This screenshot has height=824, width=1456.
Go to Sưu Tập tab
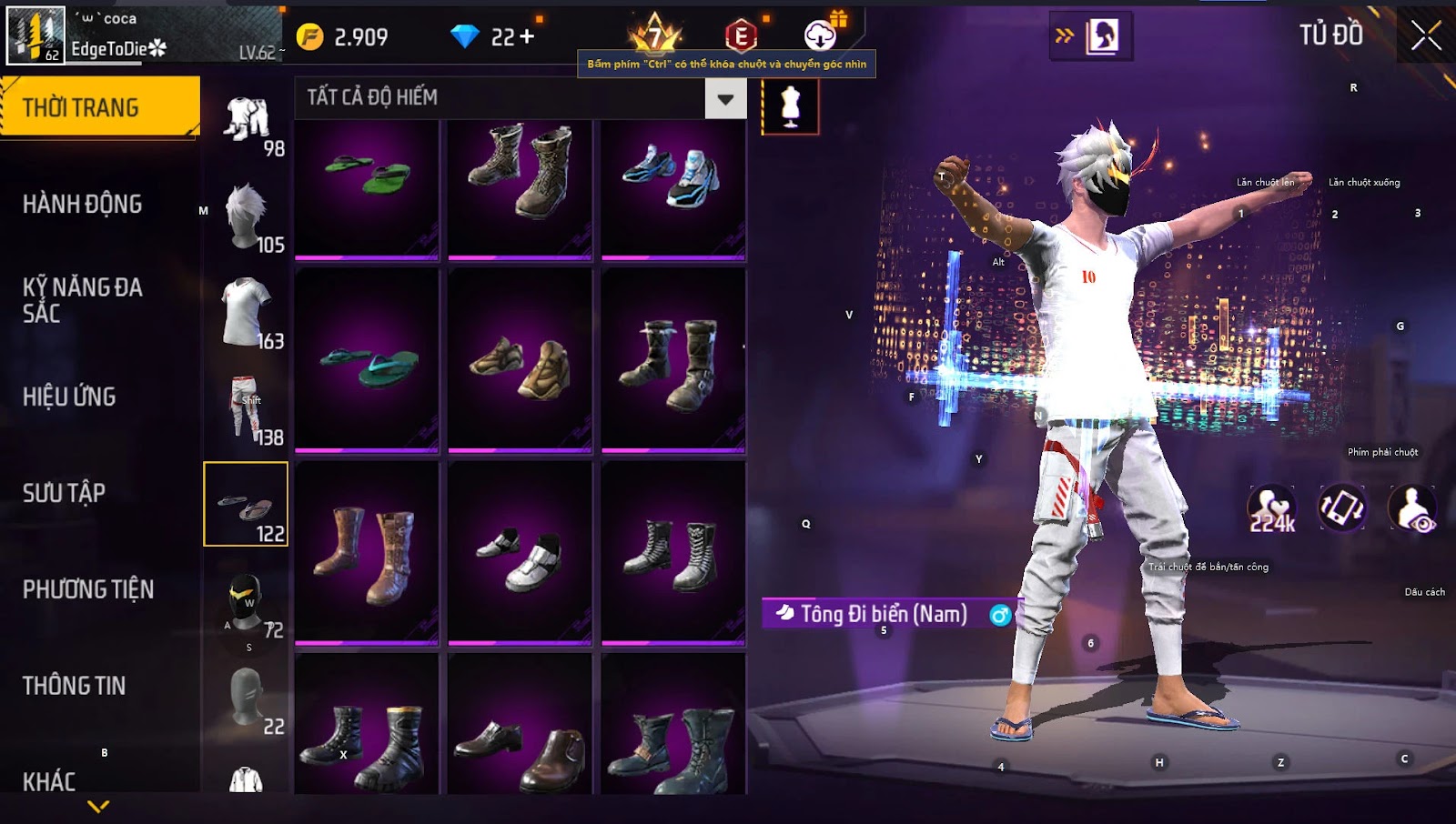(64, 493)
